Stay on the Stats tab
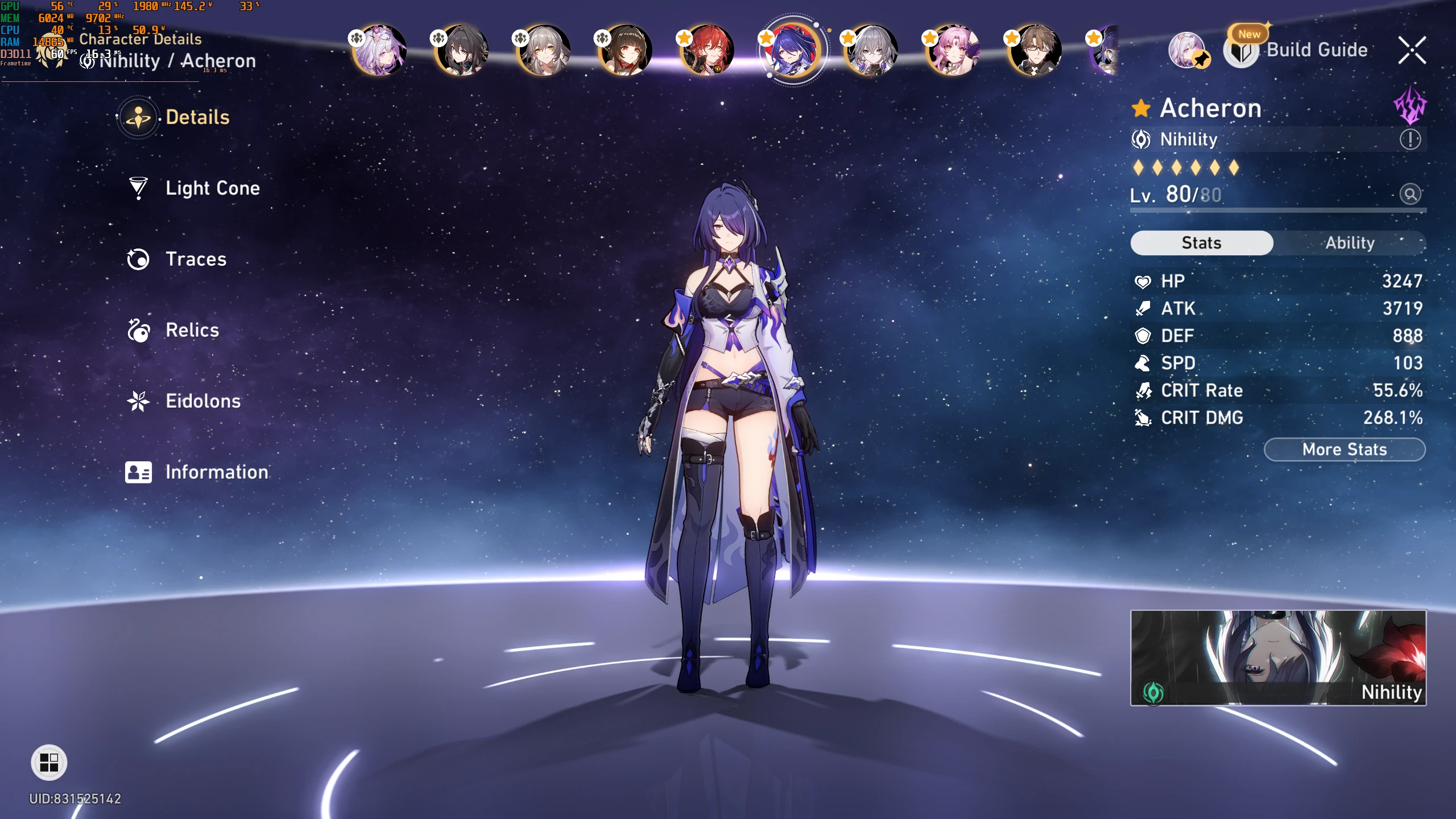The image size is (1456, 819). pyautogui.click(x=1202, y=243)
